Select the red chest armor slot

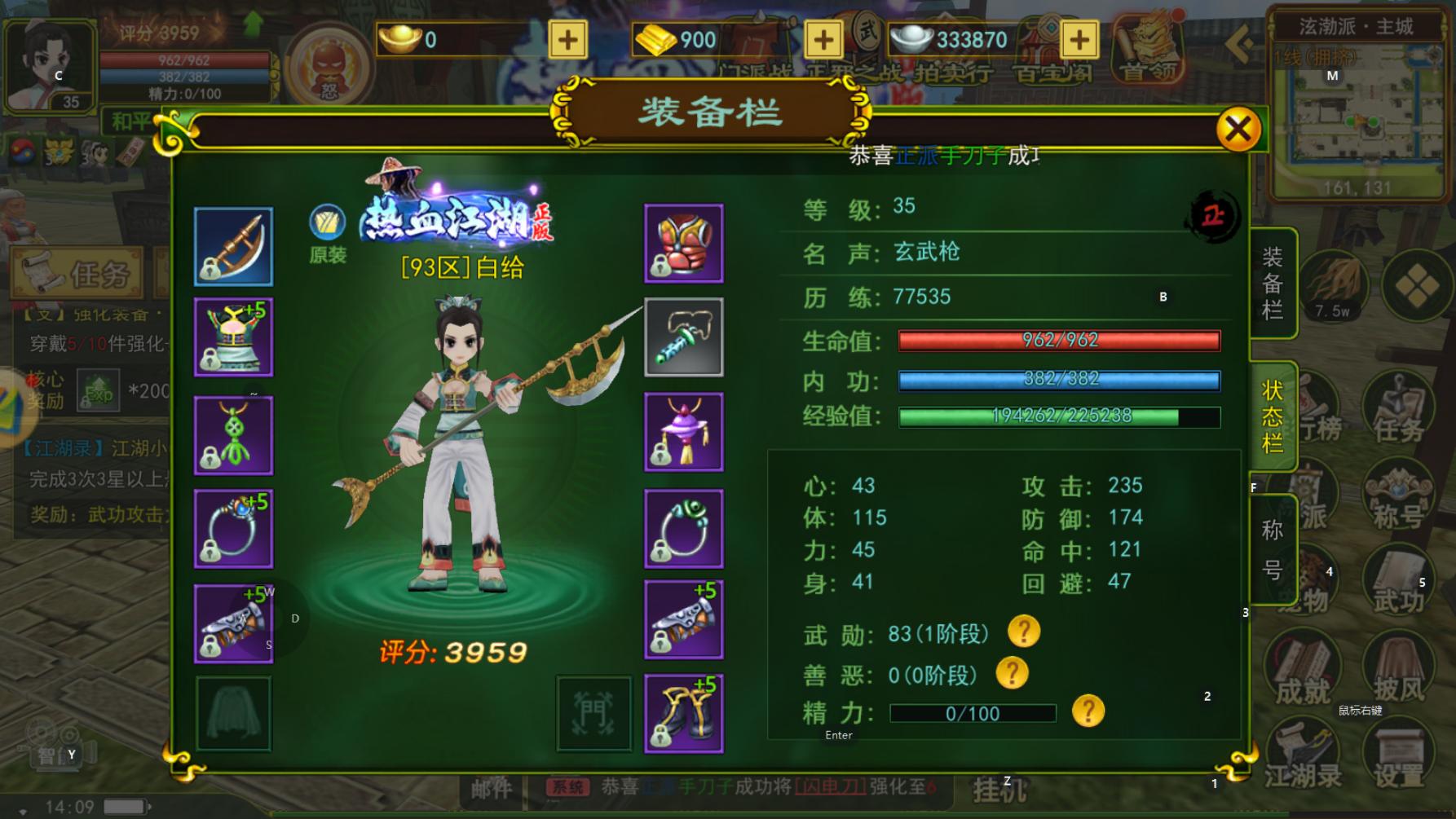pyautogui.click(x=683, y=244)
